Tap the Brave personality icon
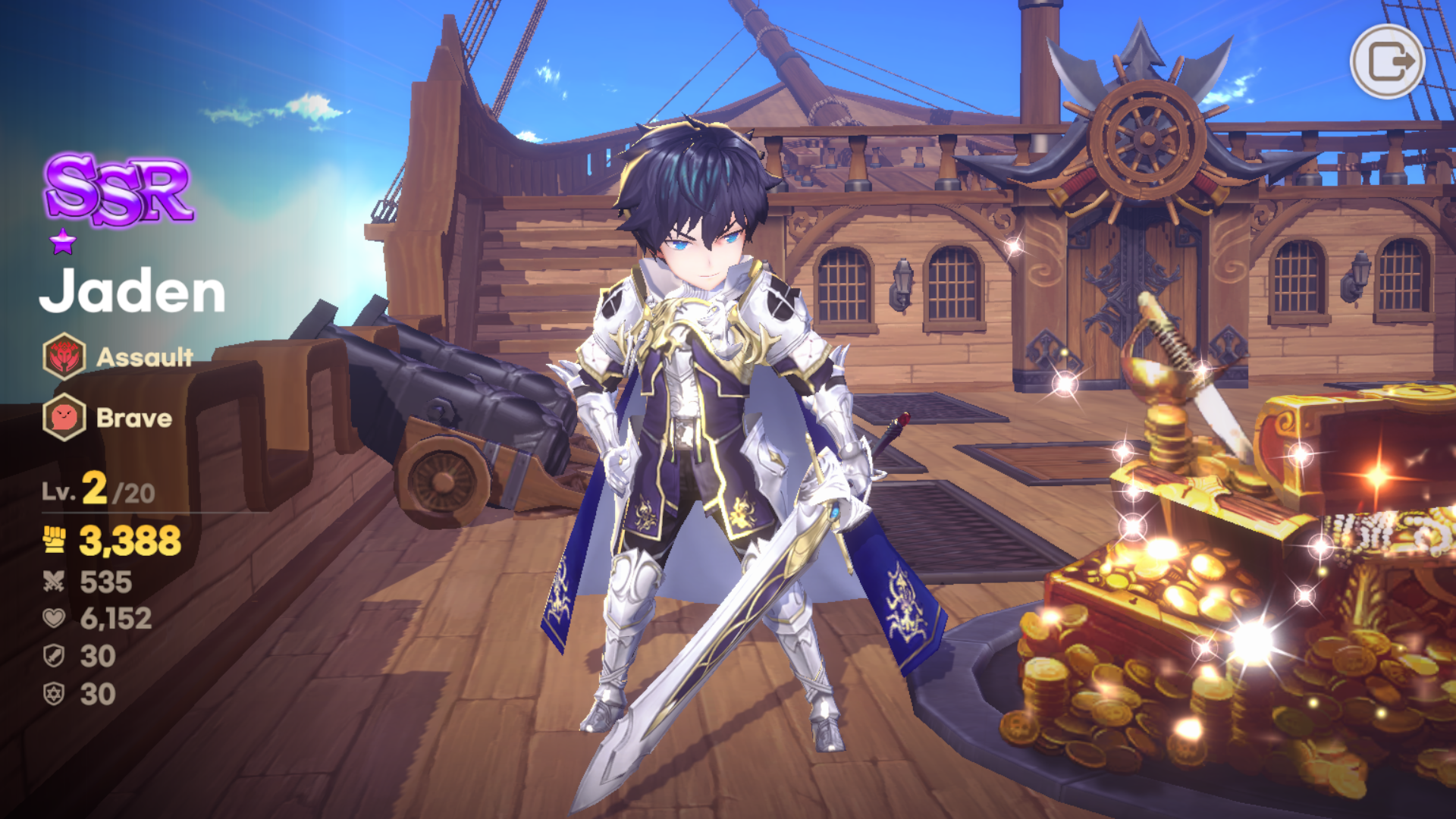 click(64, 417)
